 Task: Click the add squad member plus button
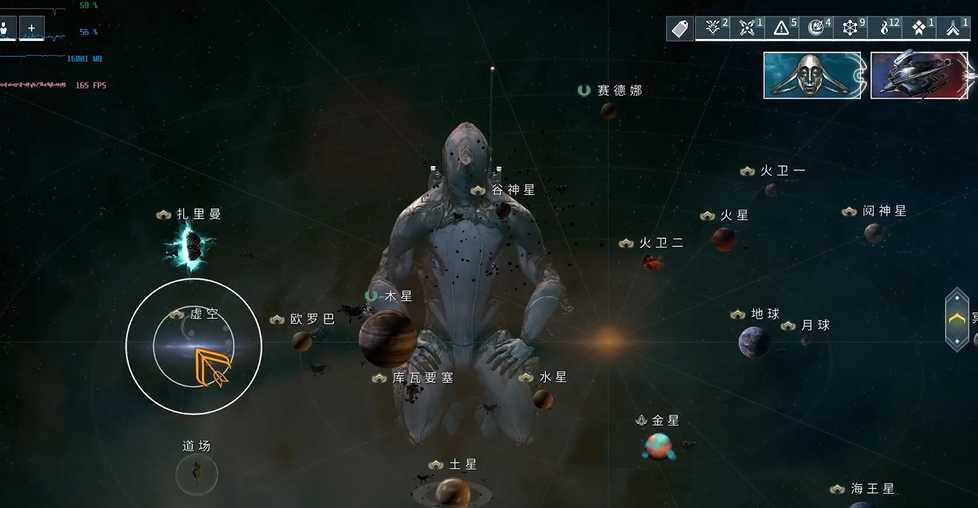[x=32, y=28]
